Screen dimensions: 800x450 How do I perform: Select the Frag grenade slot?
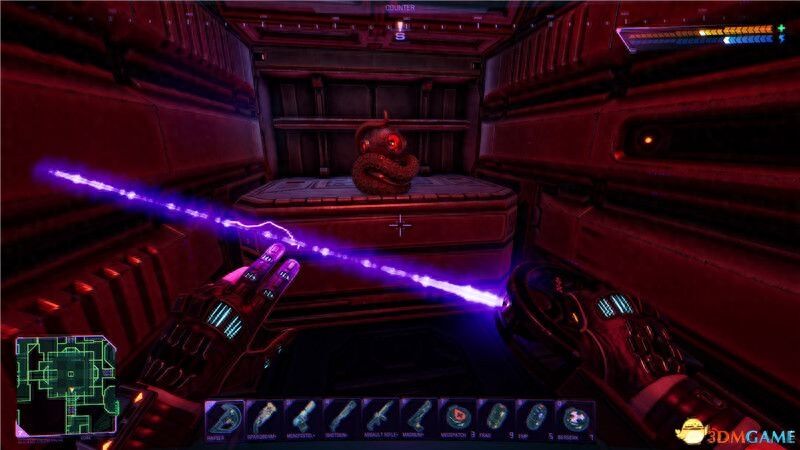coord(496,417)
